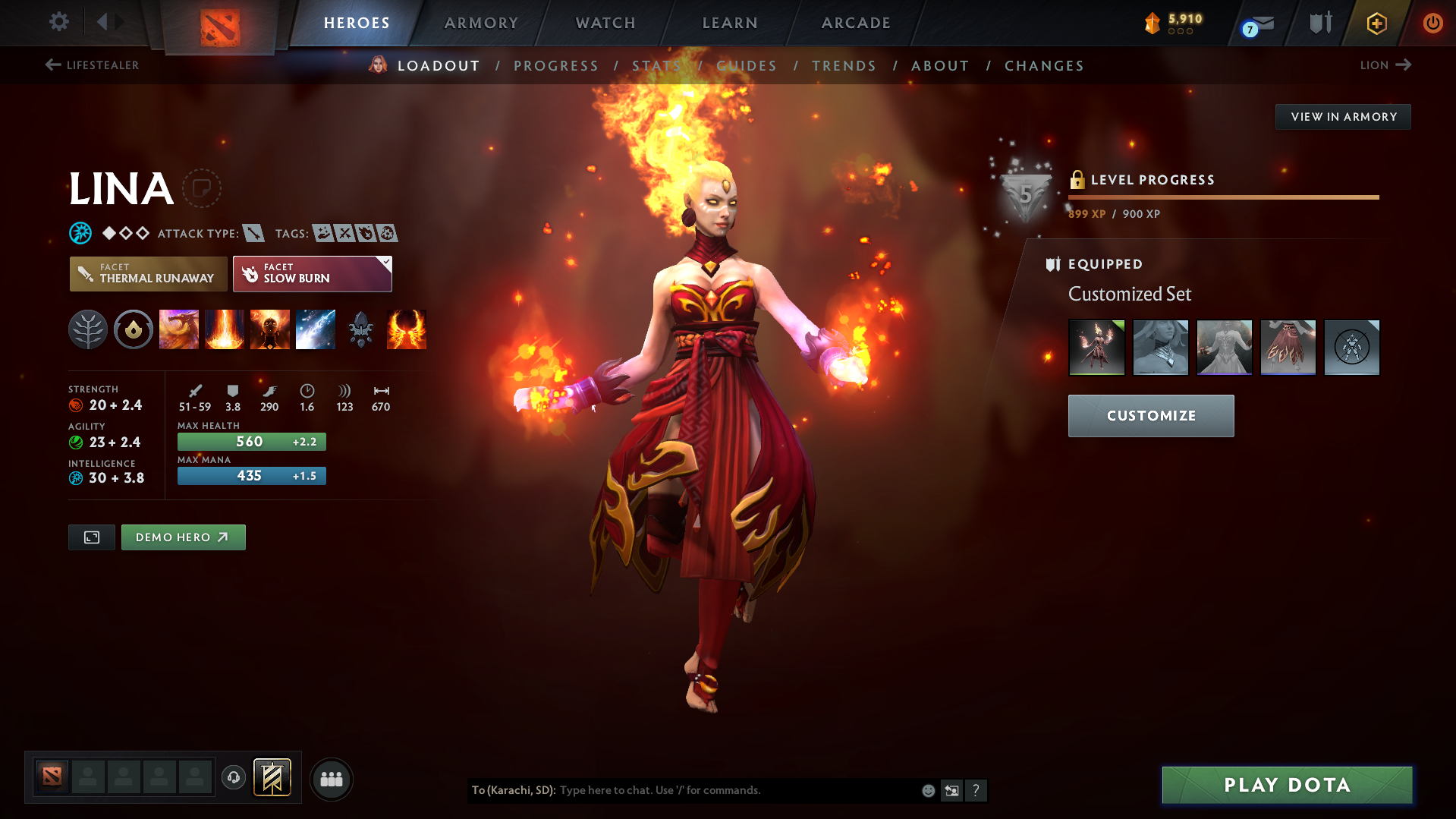Expand the Slow Burn facet dropdown
The height and width of the screenshot is (819, 1456).
[386, 263]
